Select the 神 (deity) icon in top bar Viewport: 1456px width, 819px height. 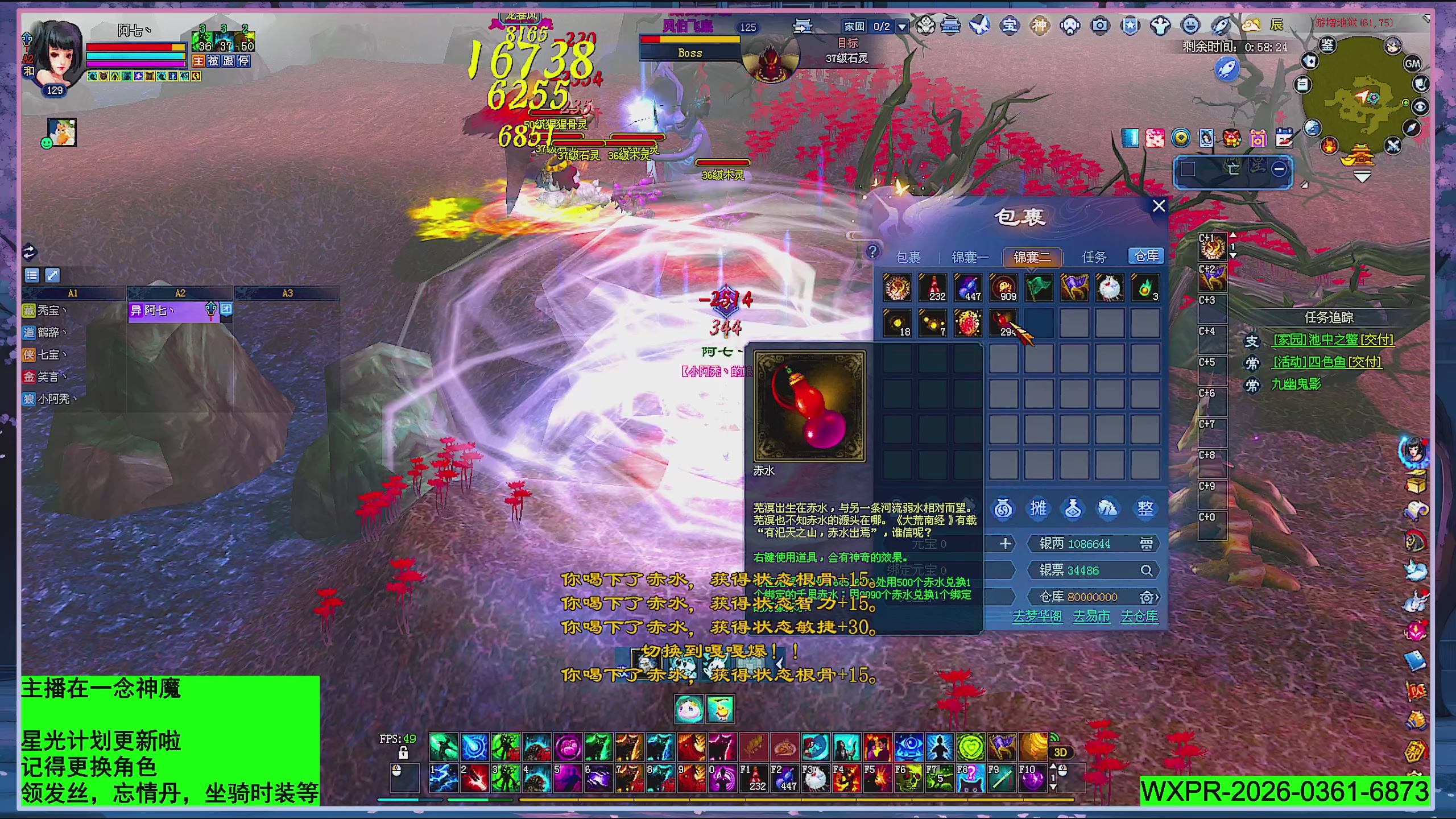(x=1040, y=26)
